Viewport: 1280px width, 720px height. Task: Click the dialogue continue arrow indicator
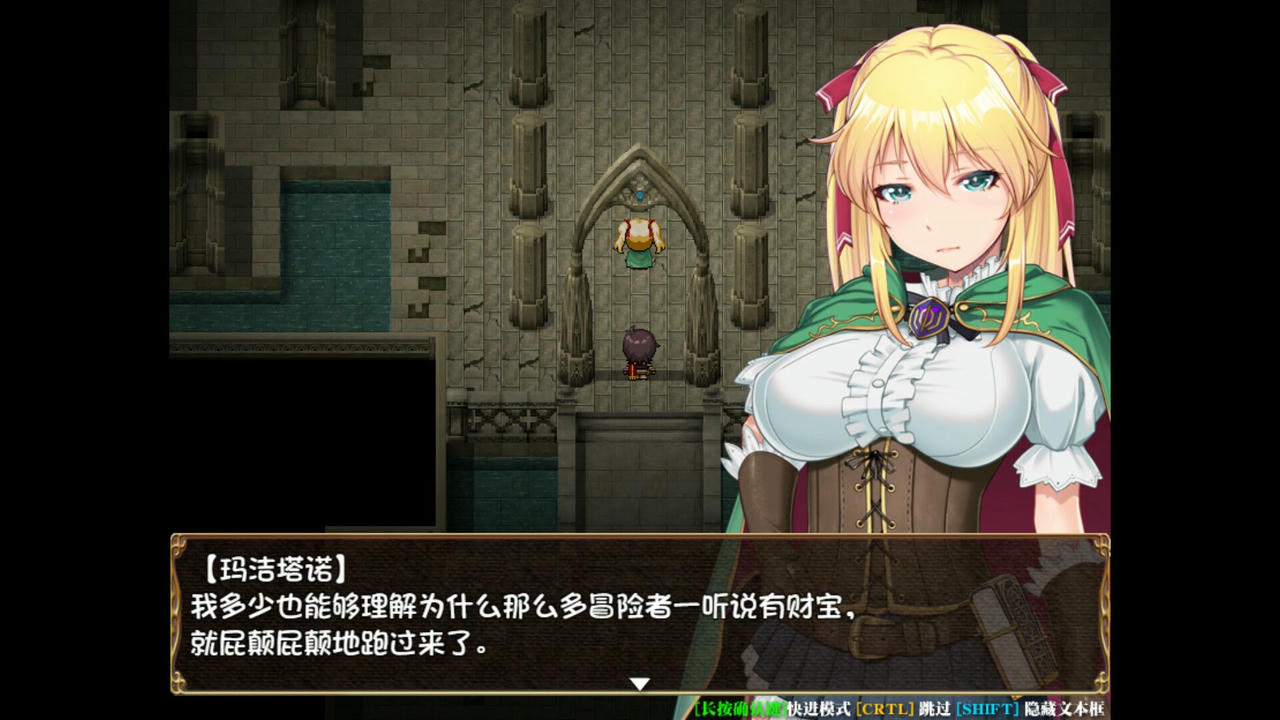(x=639, y=684)
